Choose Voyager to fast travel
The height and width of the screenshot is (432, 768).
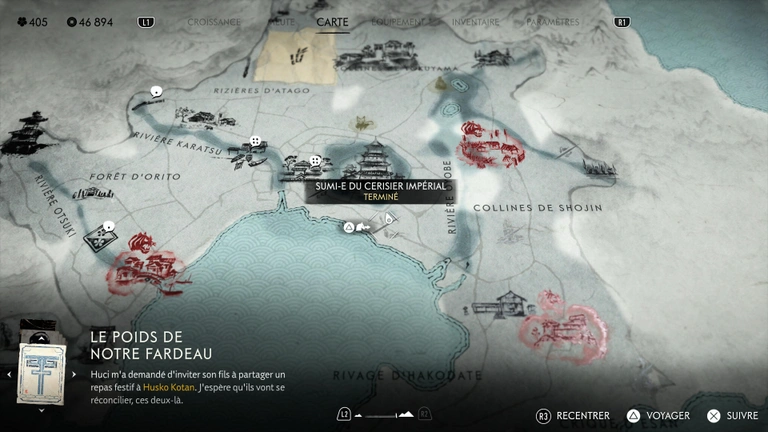click(x=658, y=415)
